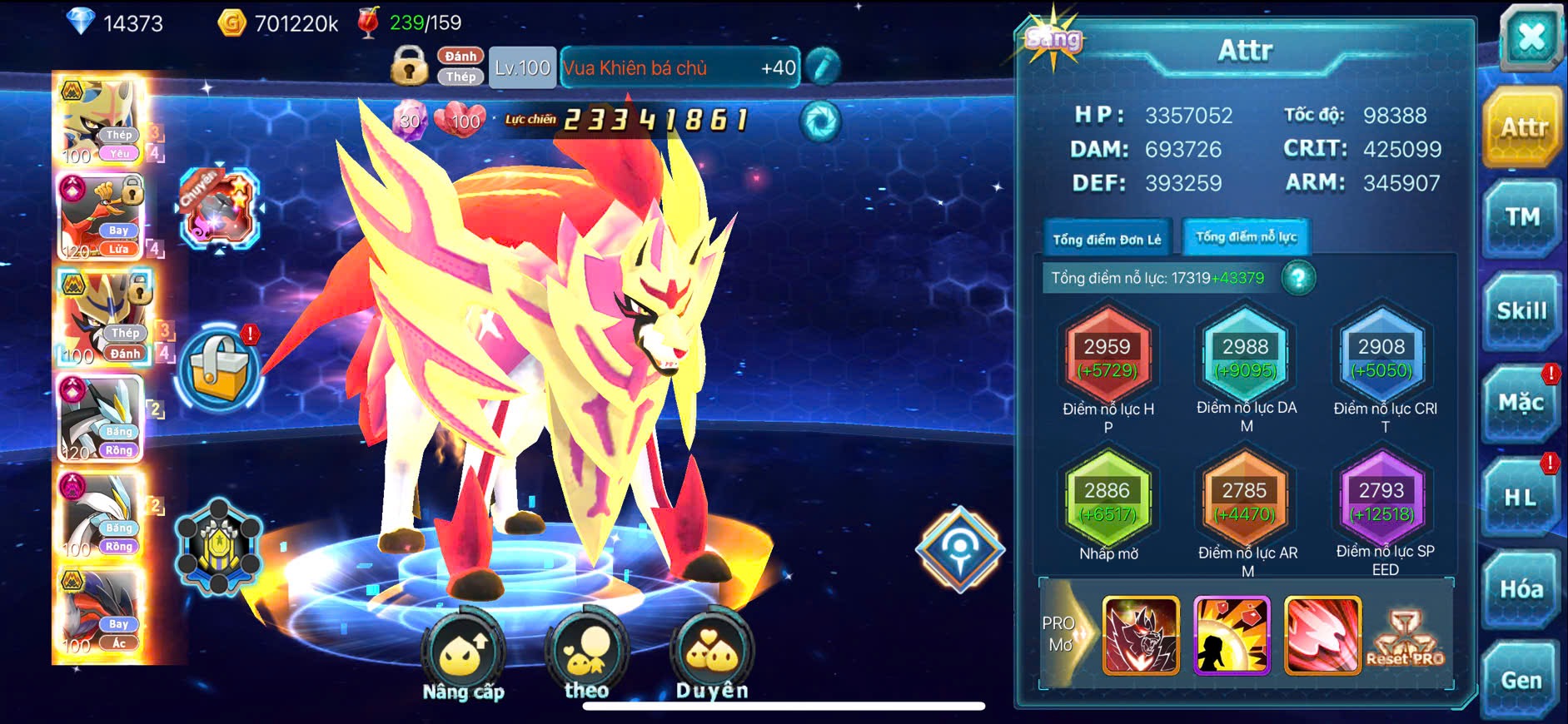Image resolution: width=1568 pixels, height=724 pixels.
Task: Click the pencil rename icon beside the name
Action: (x=822, y=67)
